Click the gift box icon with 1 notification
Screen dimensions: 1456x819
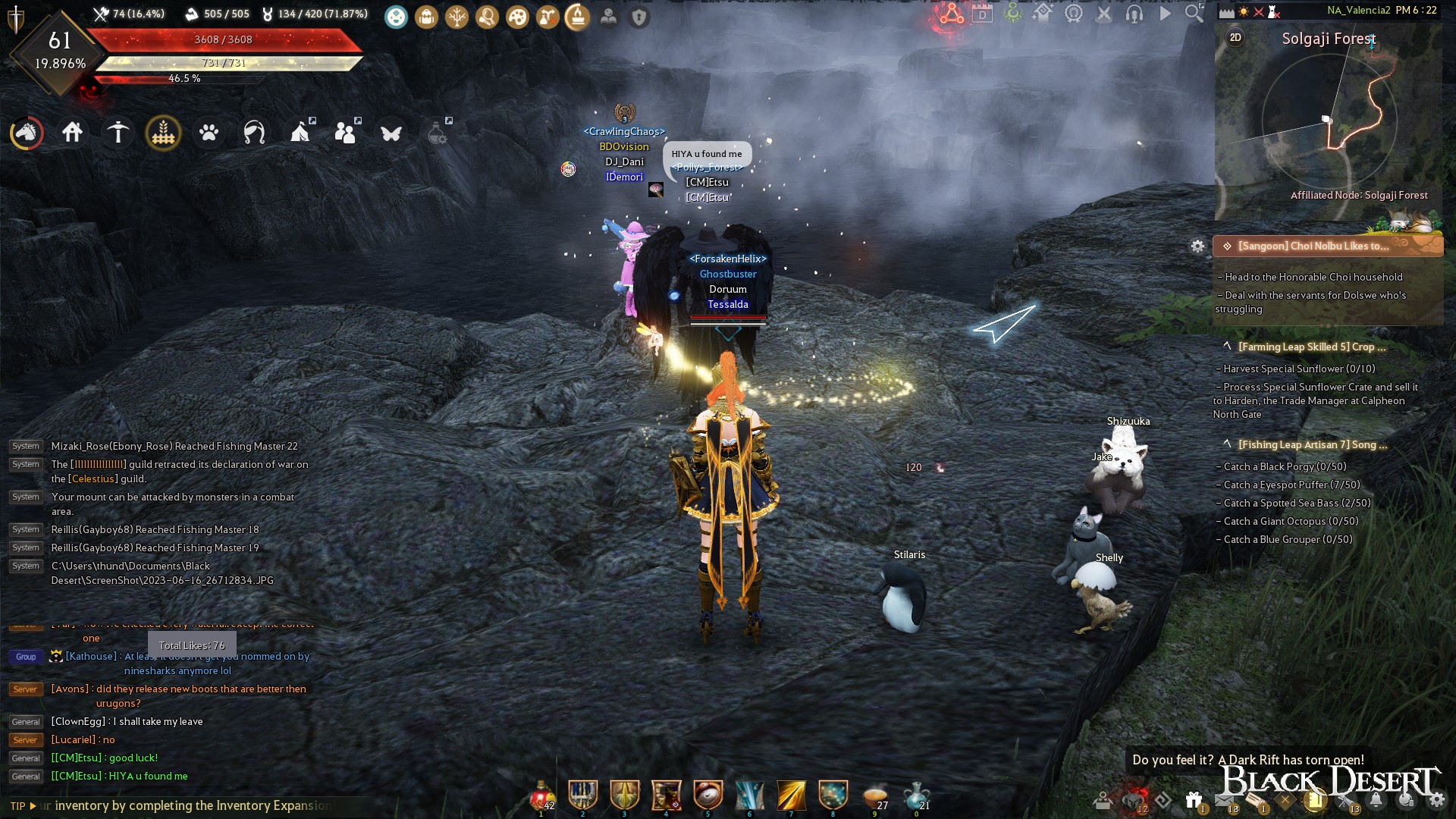click(1194, 799)
